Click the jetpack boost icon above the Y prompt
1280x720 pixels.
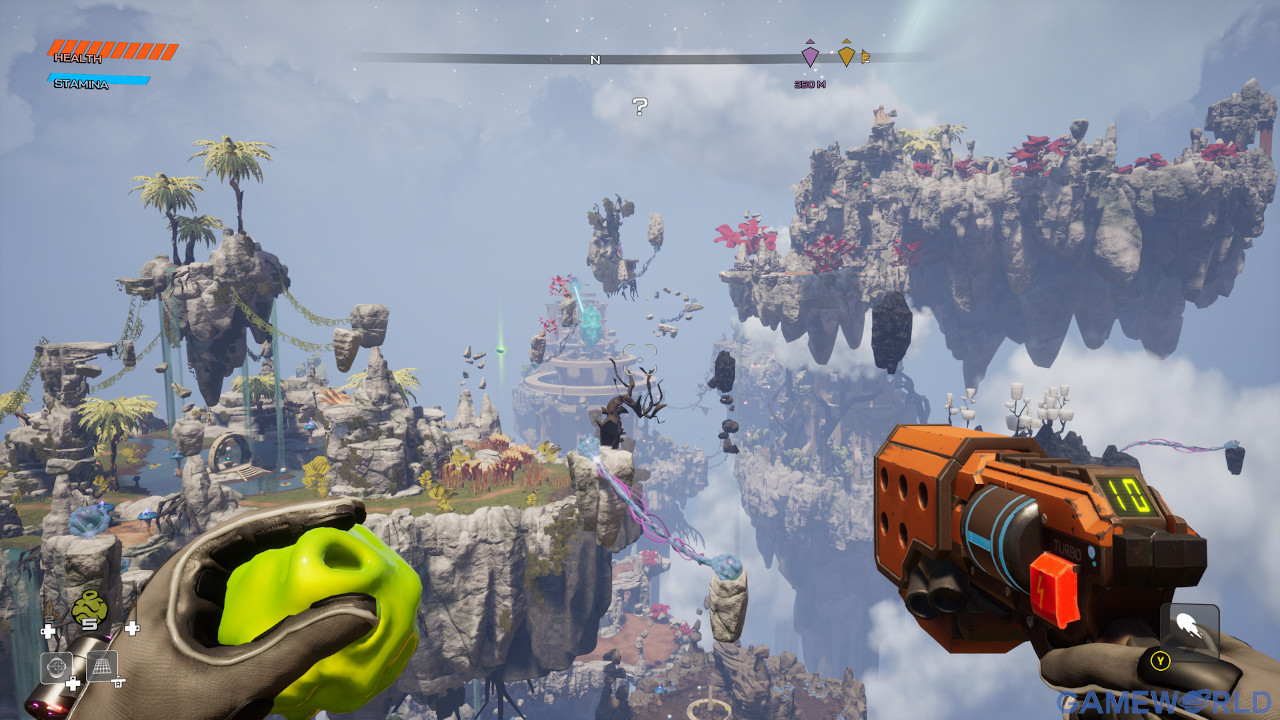pos(1192,623)
